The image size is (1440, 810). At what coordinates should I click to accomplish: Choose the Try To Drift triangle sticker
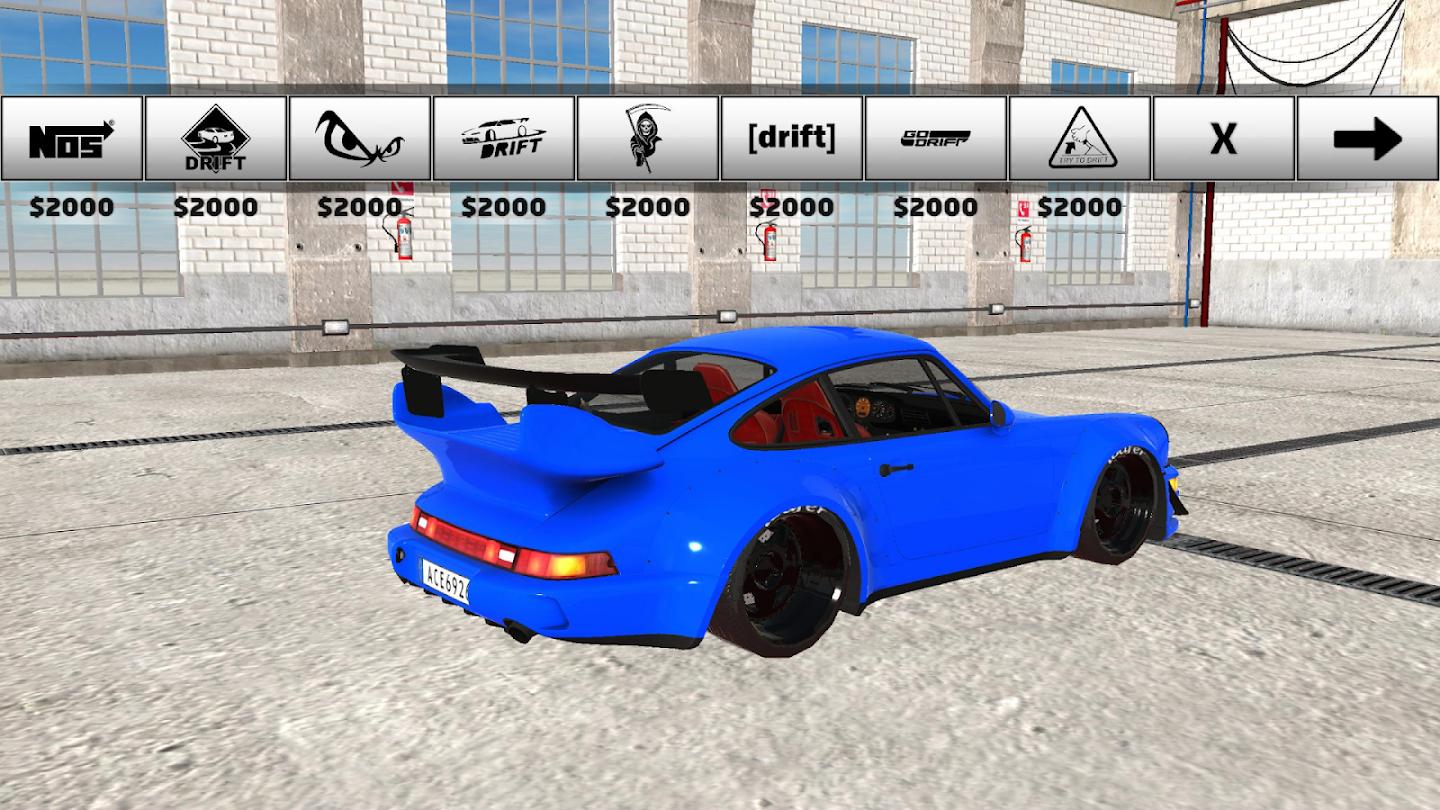(1080, 138)
